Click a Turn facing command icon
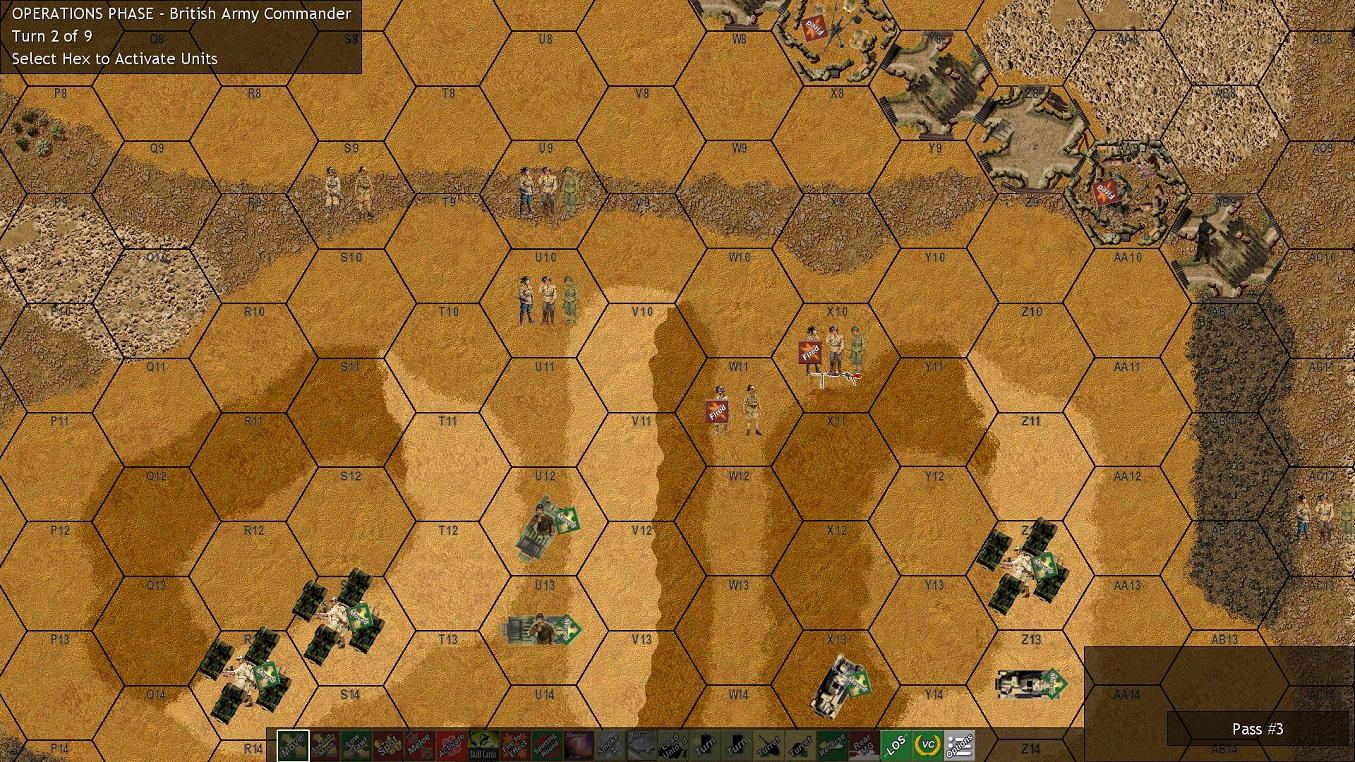 click(x=706, y=744)
